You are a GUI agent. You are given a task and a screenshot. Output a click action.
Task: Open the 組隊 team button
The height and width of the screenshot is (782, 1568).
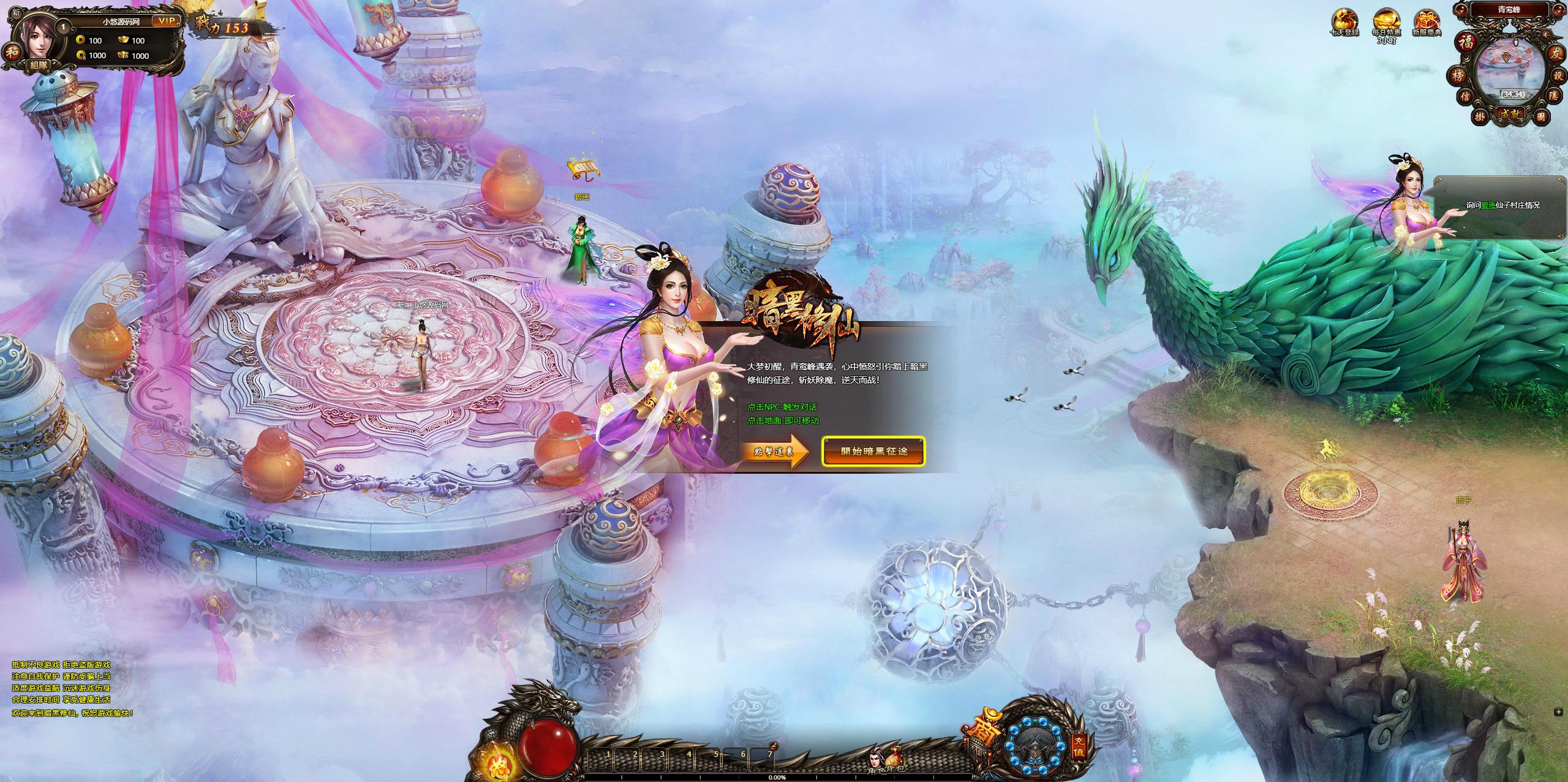coord(40,64)
